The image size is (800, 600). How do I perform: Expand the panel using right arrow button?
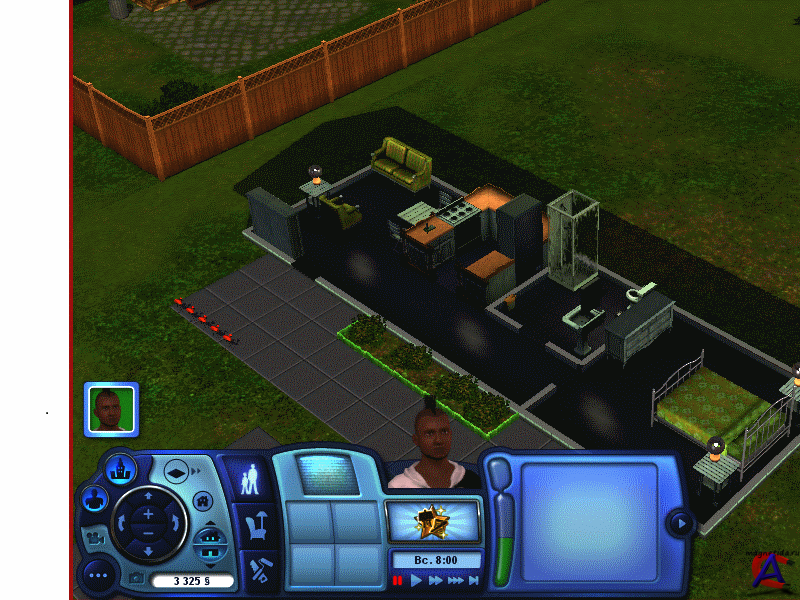pos(681,522)
